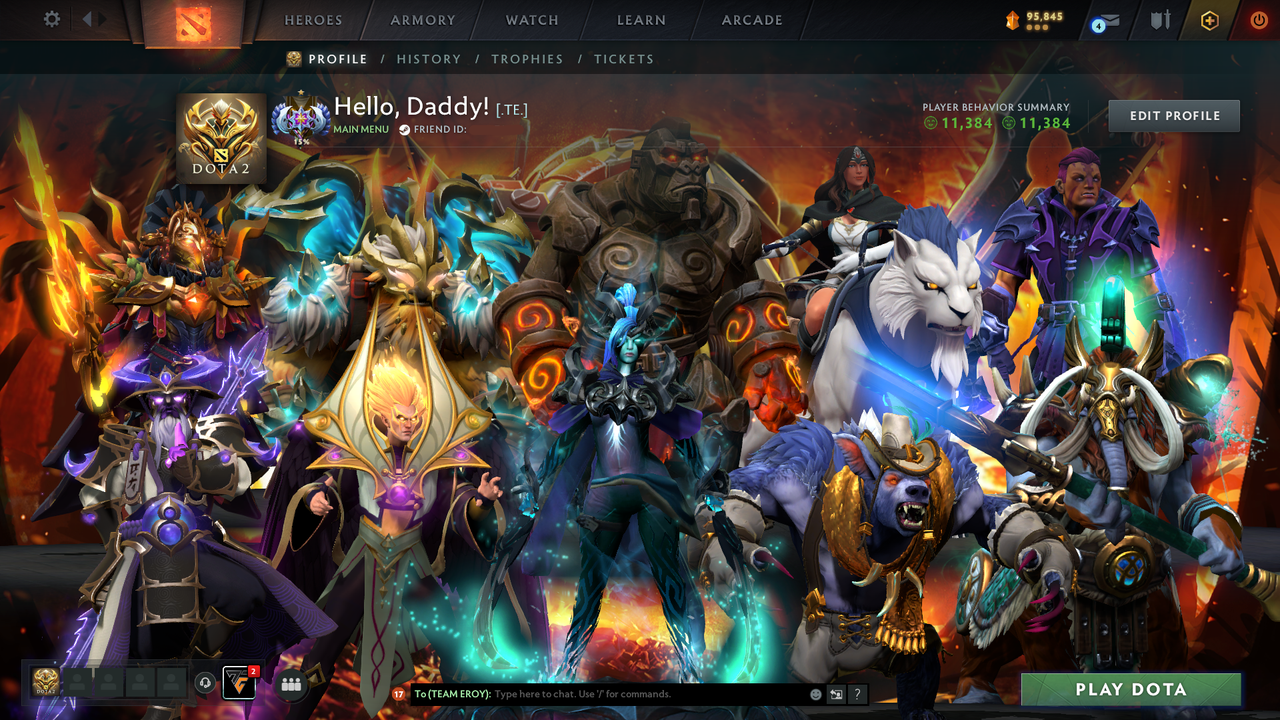Open the Dota Plus hexagon icon
The width and height of the screenshot is (1280, 720).
[1208, 20]
